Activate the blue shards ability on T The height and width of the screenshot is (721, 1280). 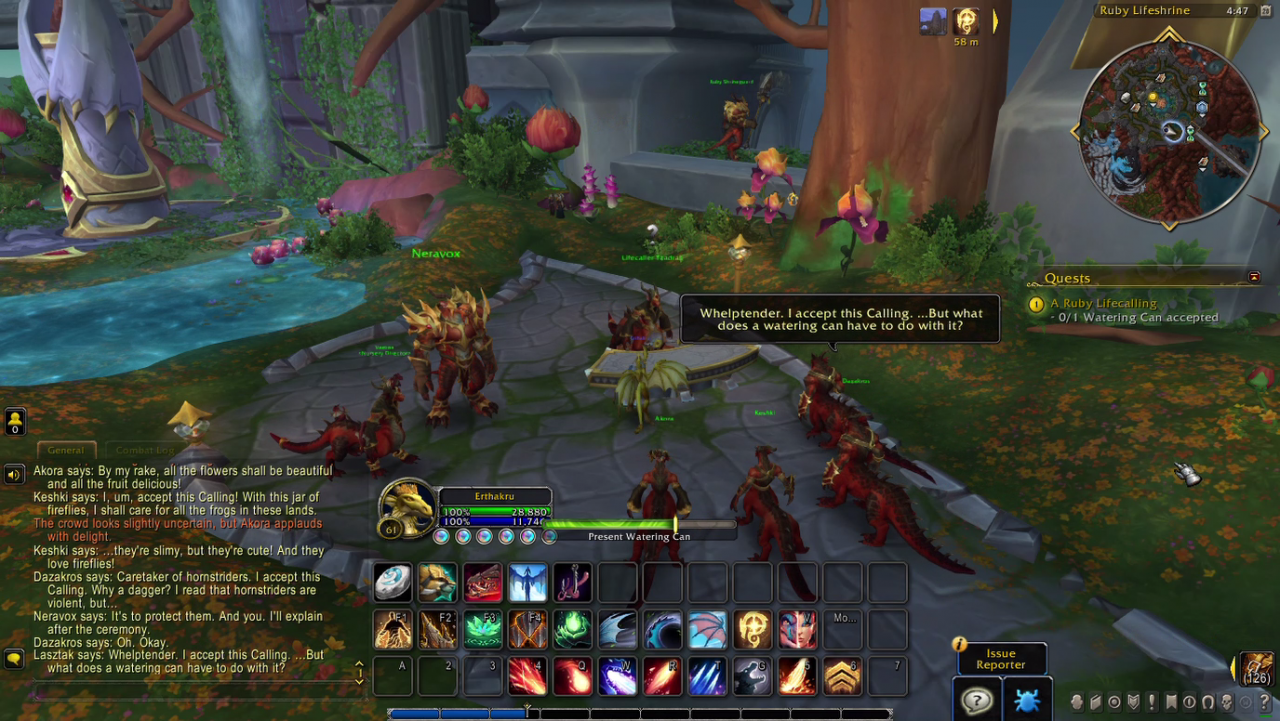tap(707, 677)
